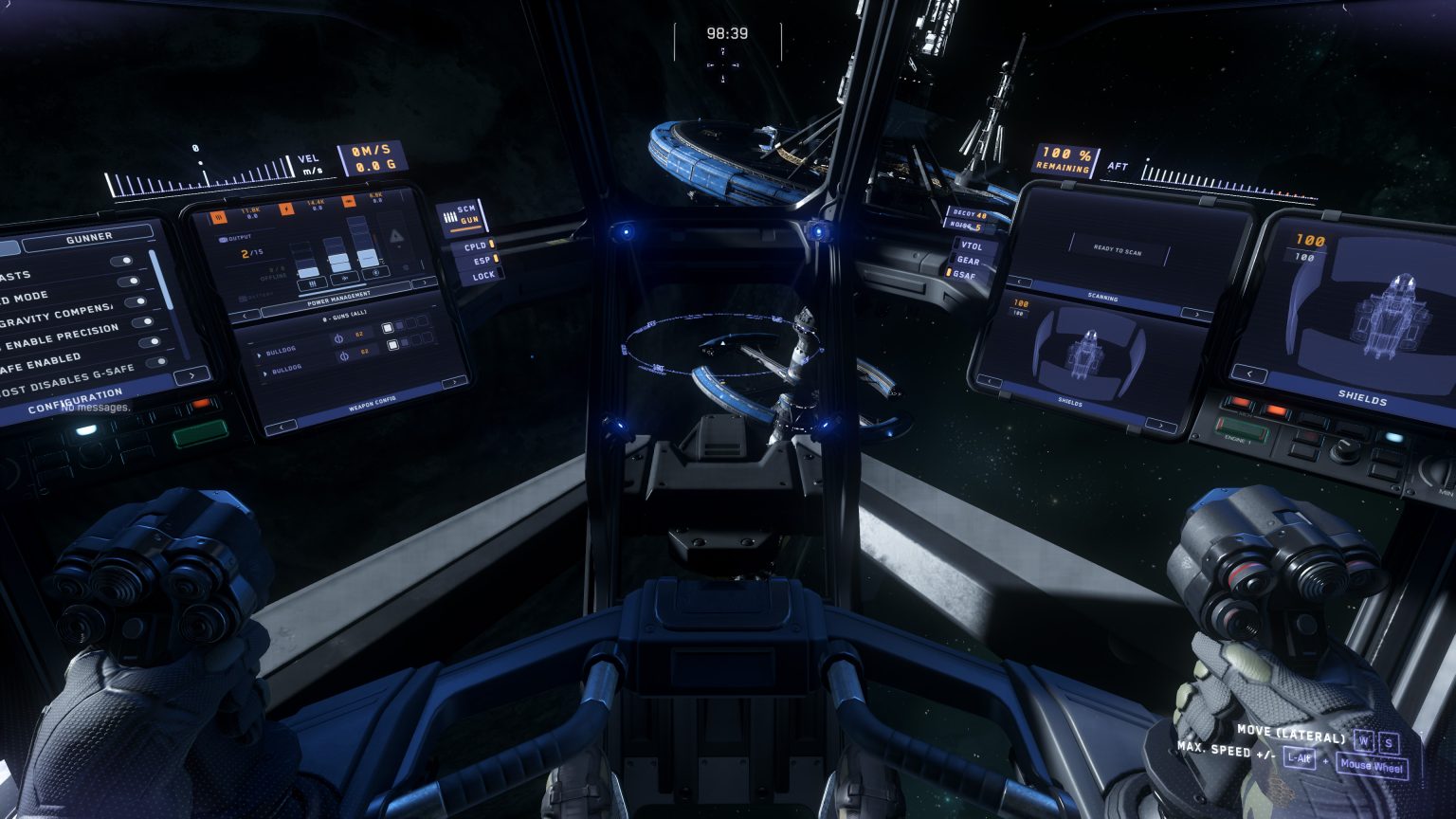
Task: Click the weapons power group icon
Action: pyautogui.click(x=219, y=217)
